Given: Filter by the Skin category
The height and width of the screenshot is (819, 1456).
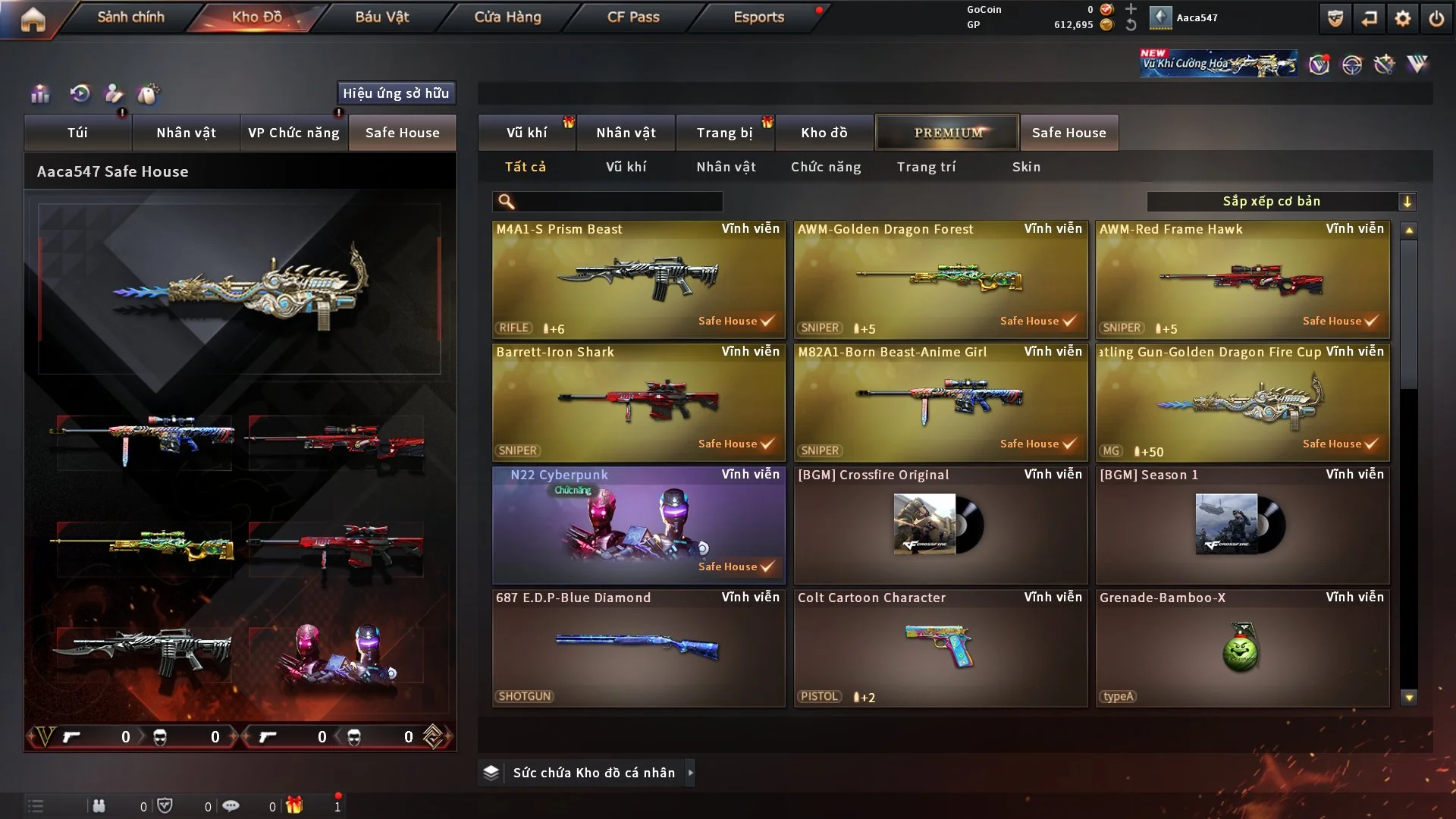Looking at the screenshot, I should 1026,167.
